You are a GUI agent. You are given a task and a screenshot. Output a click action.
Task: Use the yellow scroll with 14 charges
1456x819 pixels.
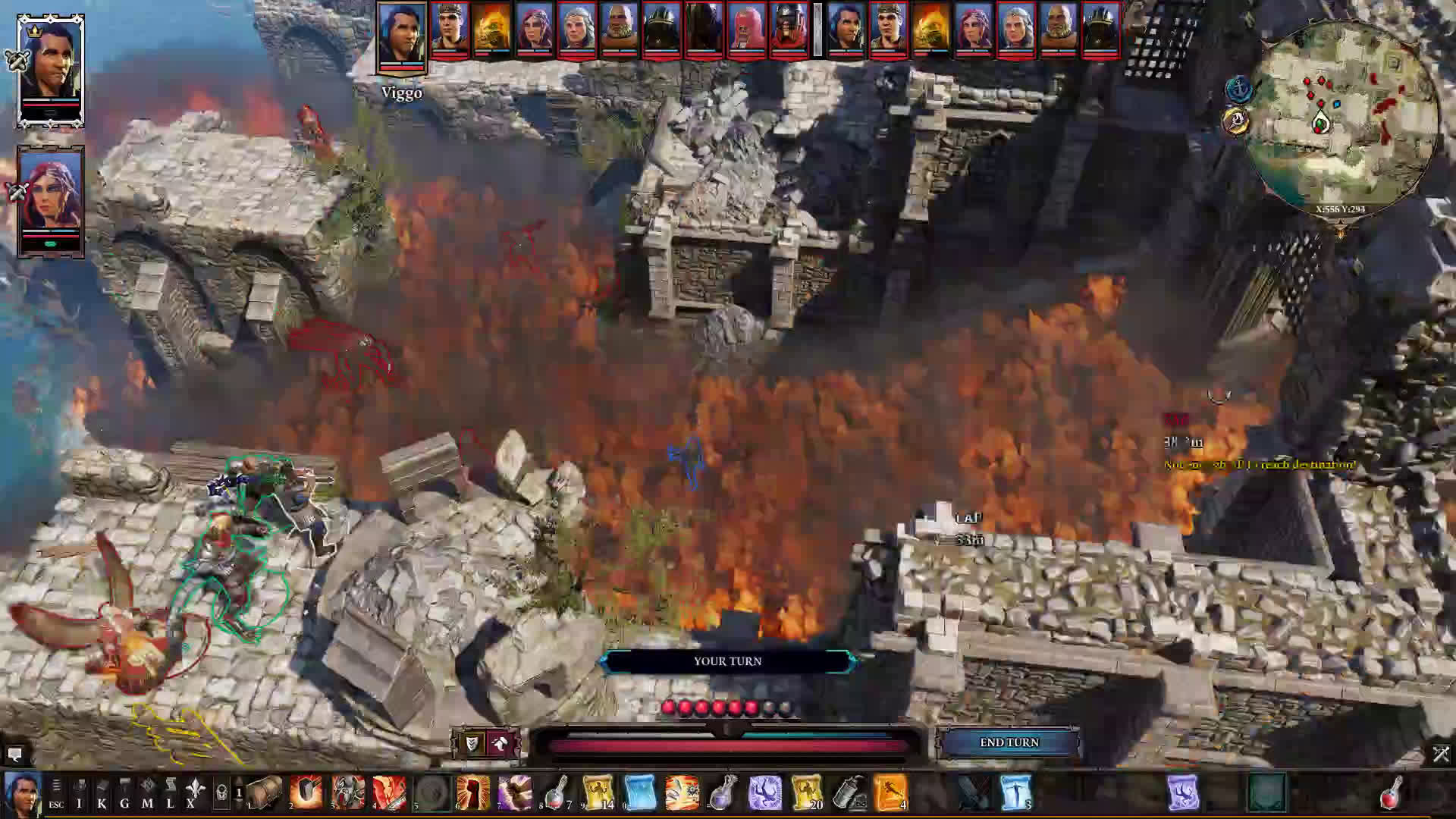coord(598,792)
